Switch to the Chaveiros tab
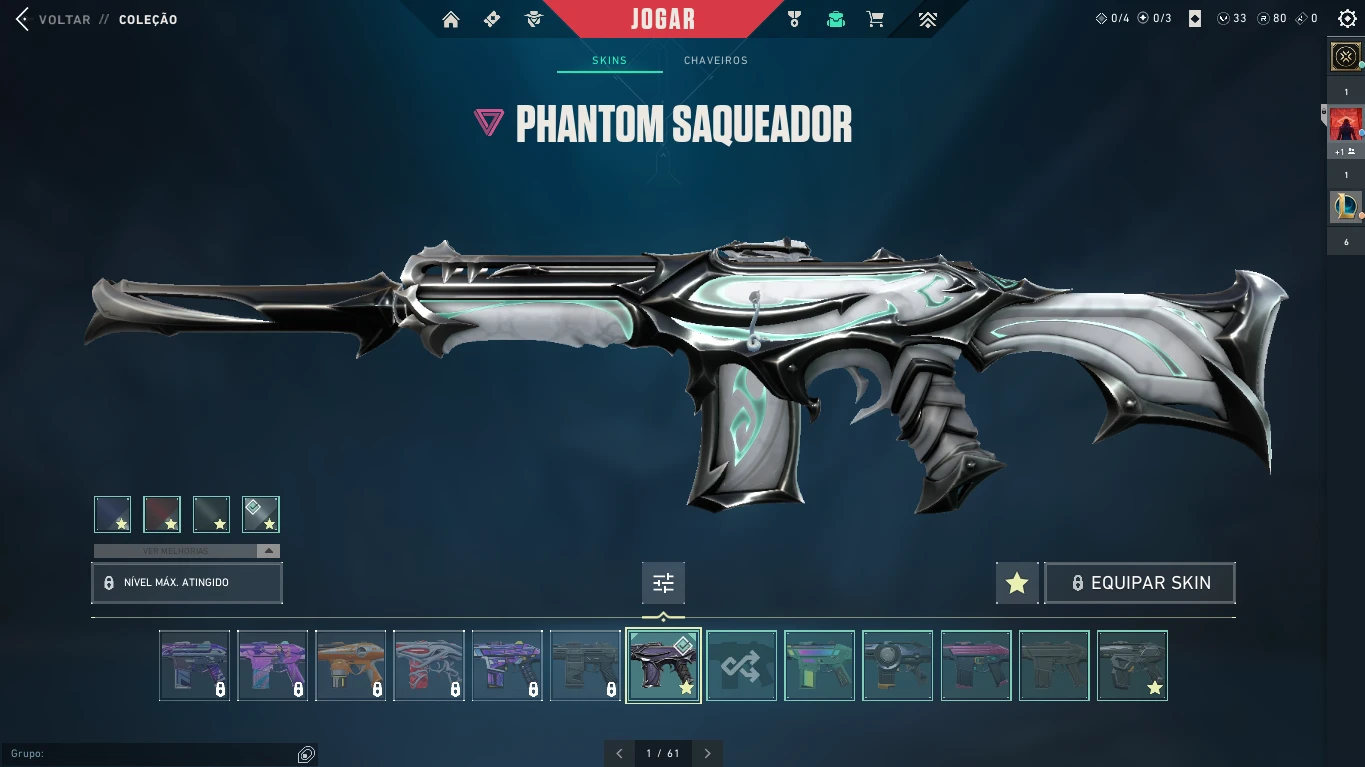Viewport: 1365px width, 767px height. (715, 61)
